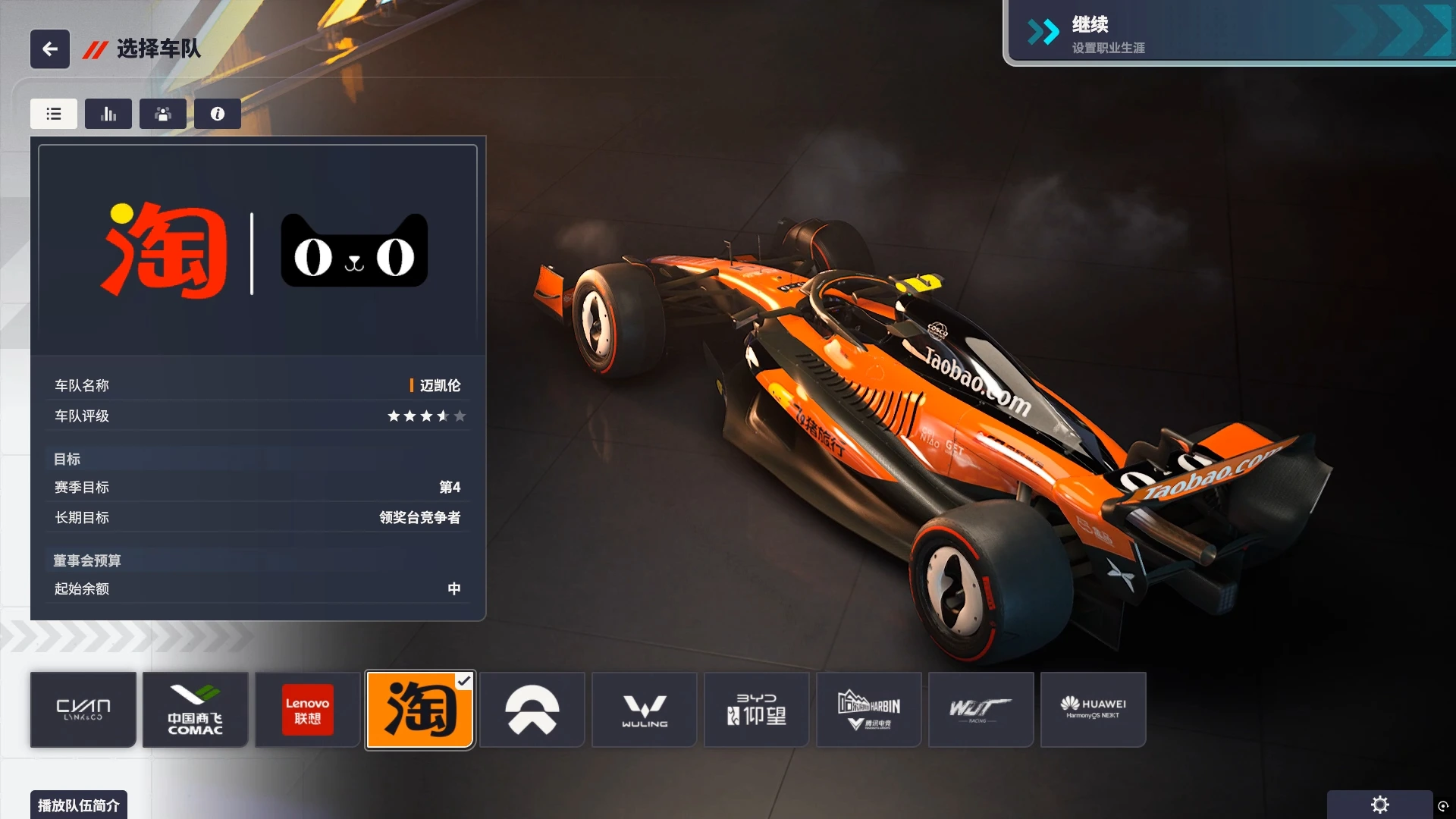Continue to set up career
The width and height of the screenshot is (1456, 819).
[1228, 33]
